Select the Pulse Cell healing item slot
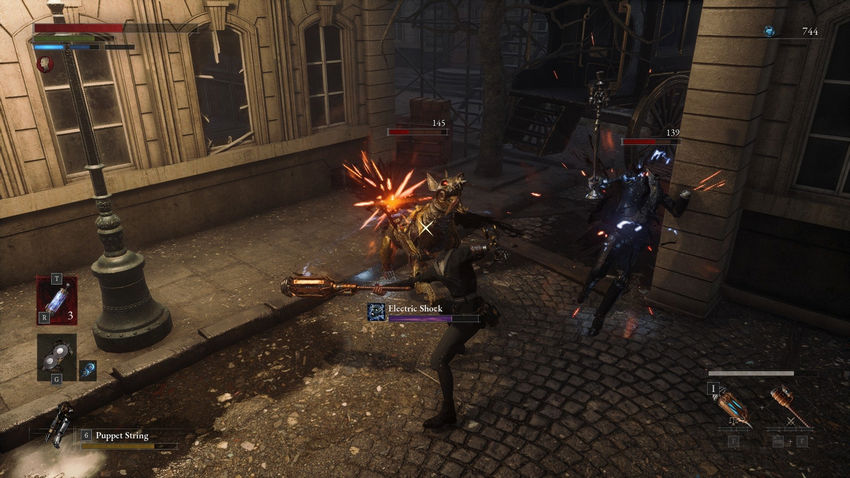The height and width of the screenshot is (478, 850). coord(56,299)
